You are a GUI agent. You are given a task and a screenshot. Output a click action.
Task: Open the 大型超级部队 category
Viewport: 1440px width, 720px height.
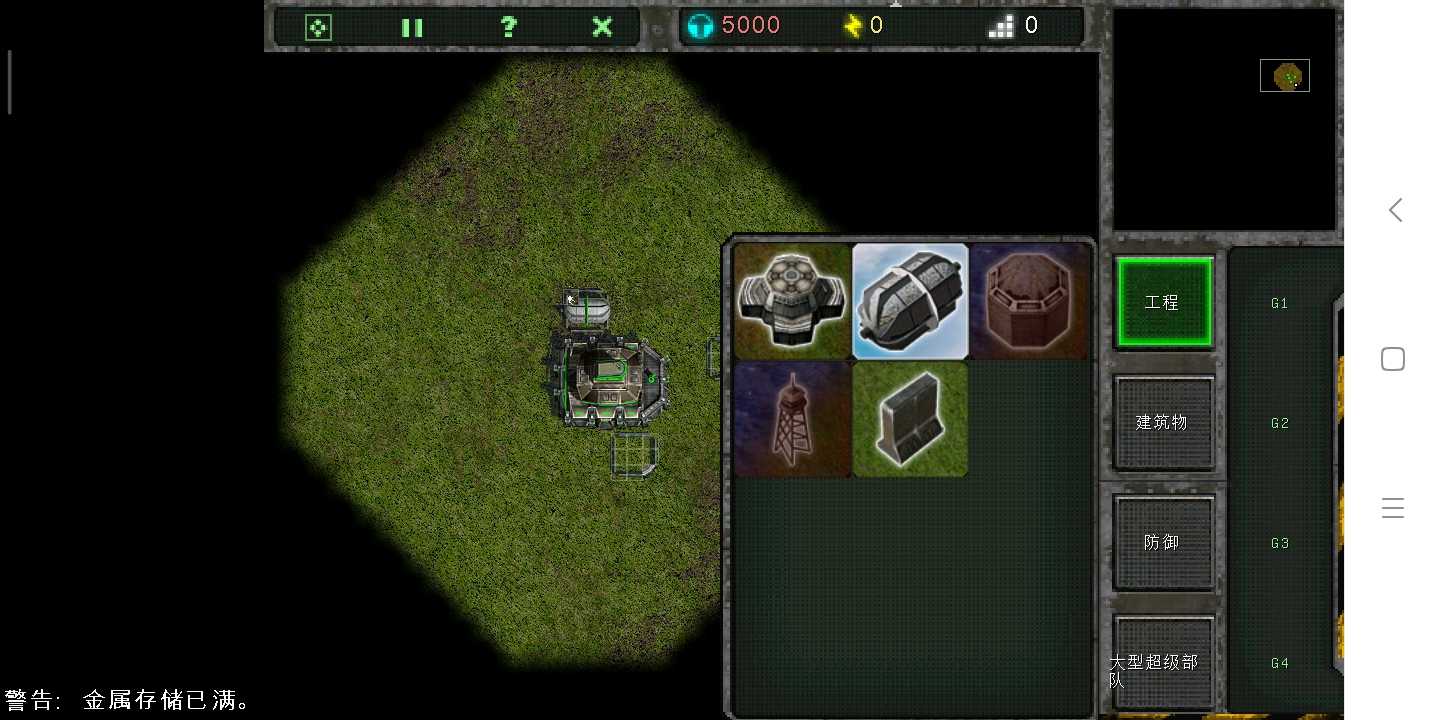(x=1164, y=662)
